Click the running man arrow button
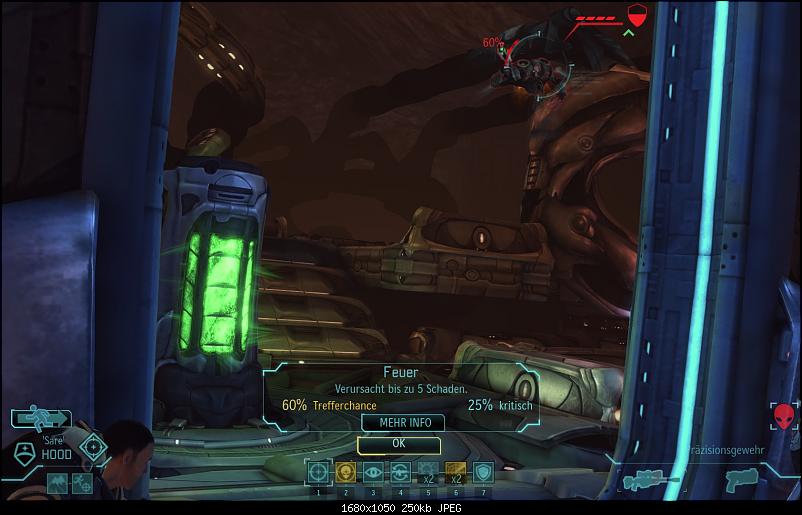The width and height of the screenshot is (802, 515). coord(41,420)
